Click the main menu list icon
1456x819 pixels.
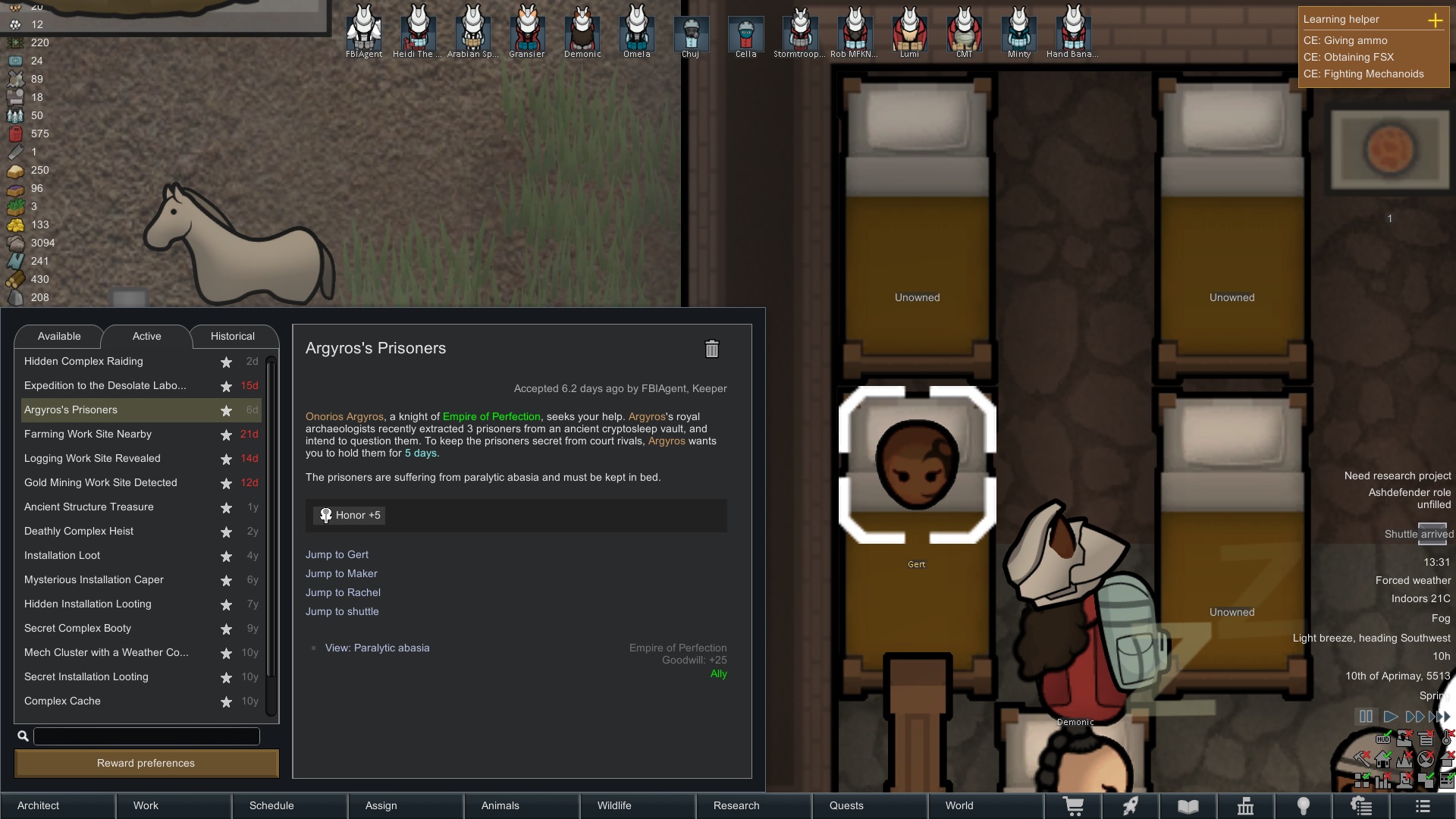(x=1423, y=805)
